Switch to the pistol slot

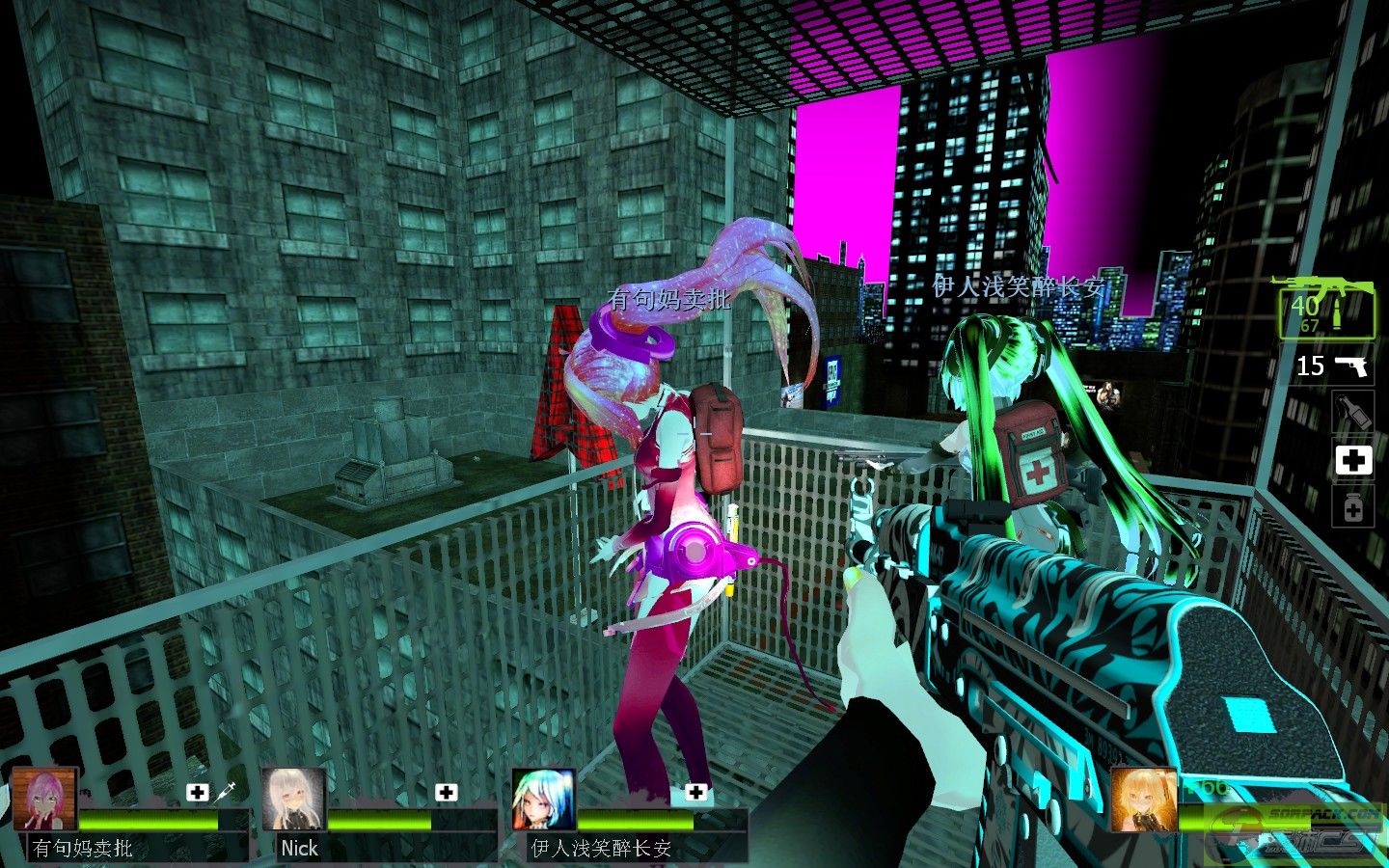[1335, 366]
